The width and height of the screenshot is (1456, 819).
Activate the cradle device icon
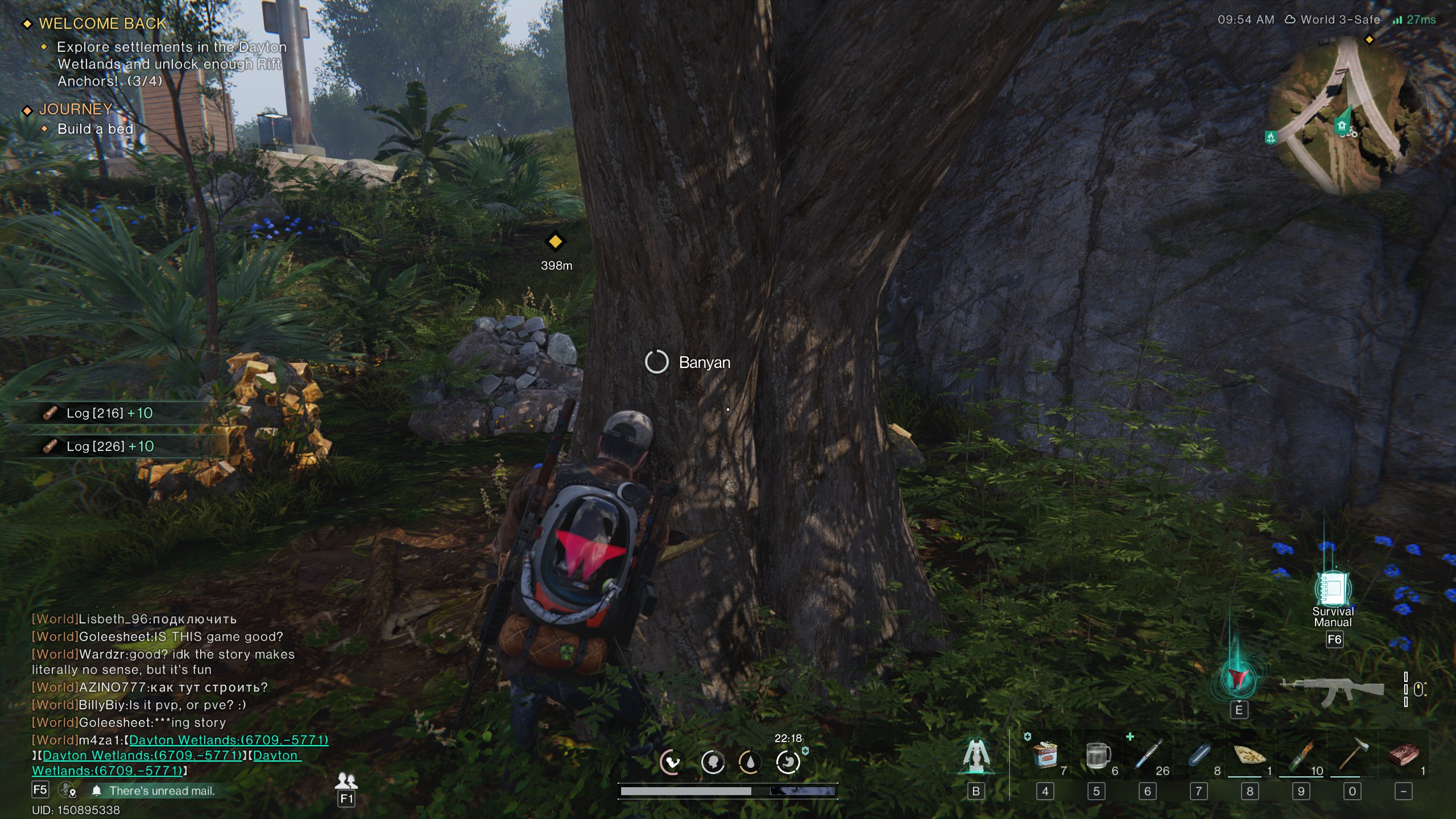(x=975, y=756)
